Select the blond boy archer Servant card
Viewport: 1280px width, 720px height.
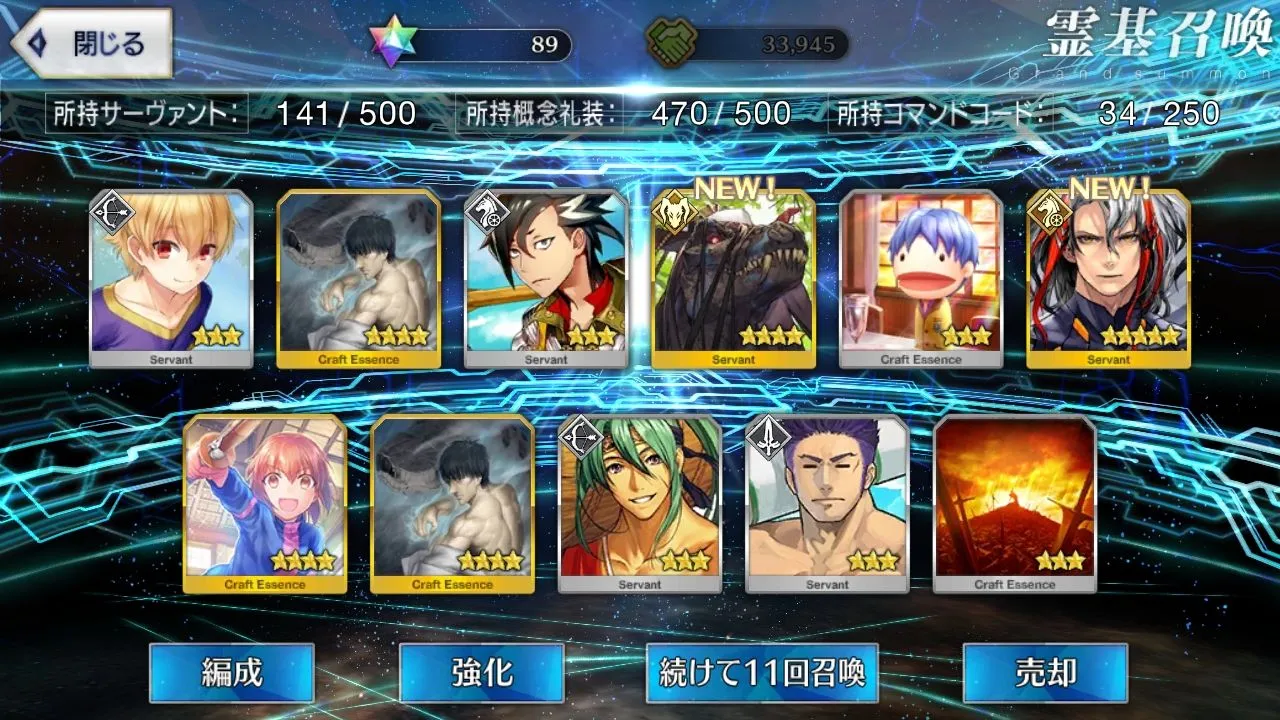coord(171,279)
